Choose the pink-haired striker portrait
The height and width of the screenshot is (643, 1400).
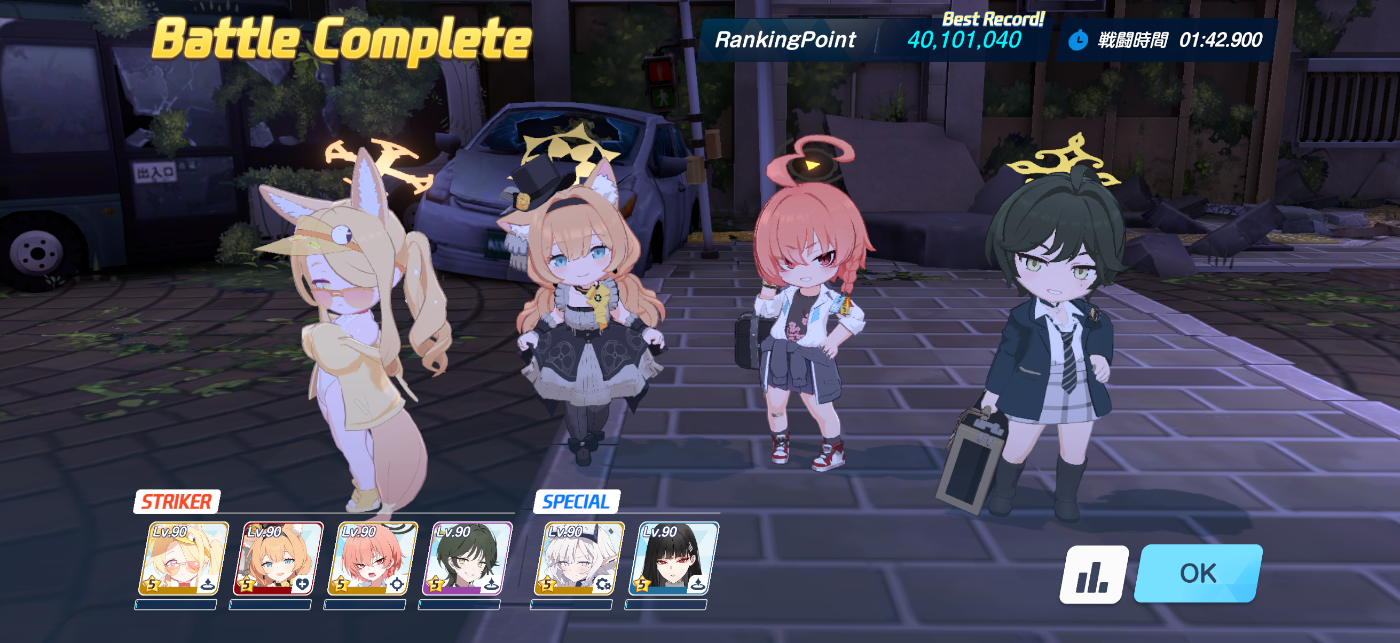pyautogui.click(x=372, y=558)
